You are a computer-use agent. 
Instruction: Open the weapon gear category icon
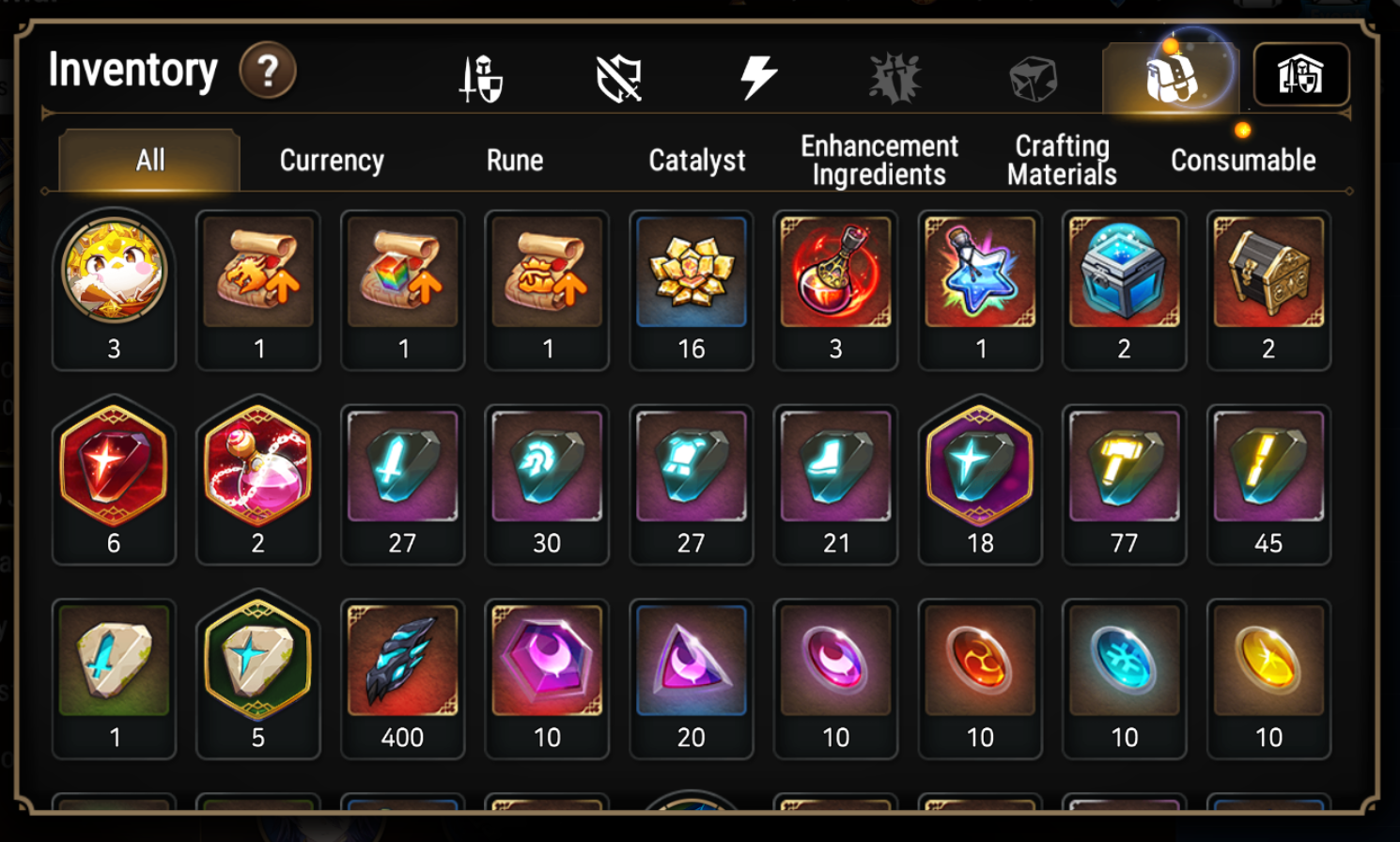pyautogui.click(x=482, y=78)
